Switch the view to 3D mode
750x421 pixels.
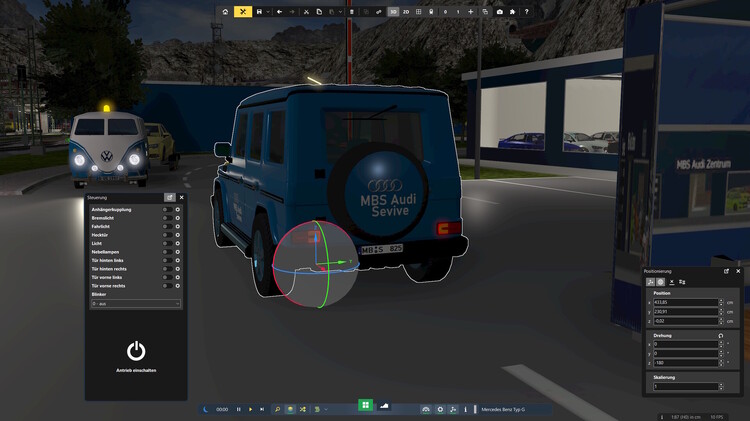pos(394,11)
